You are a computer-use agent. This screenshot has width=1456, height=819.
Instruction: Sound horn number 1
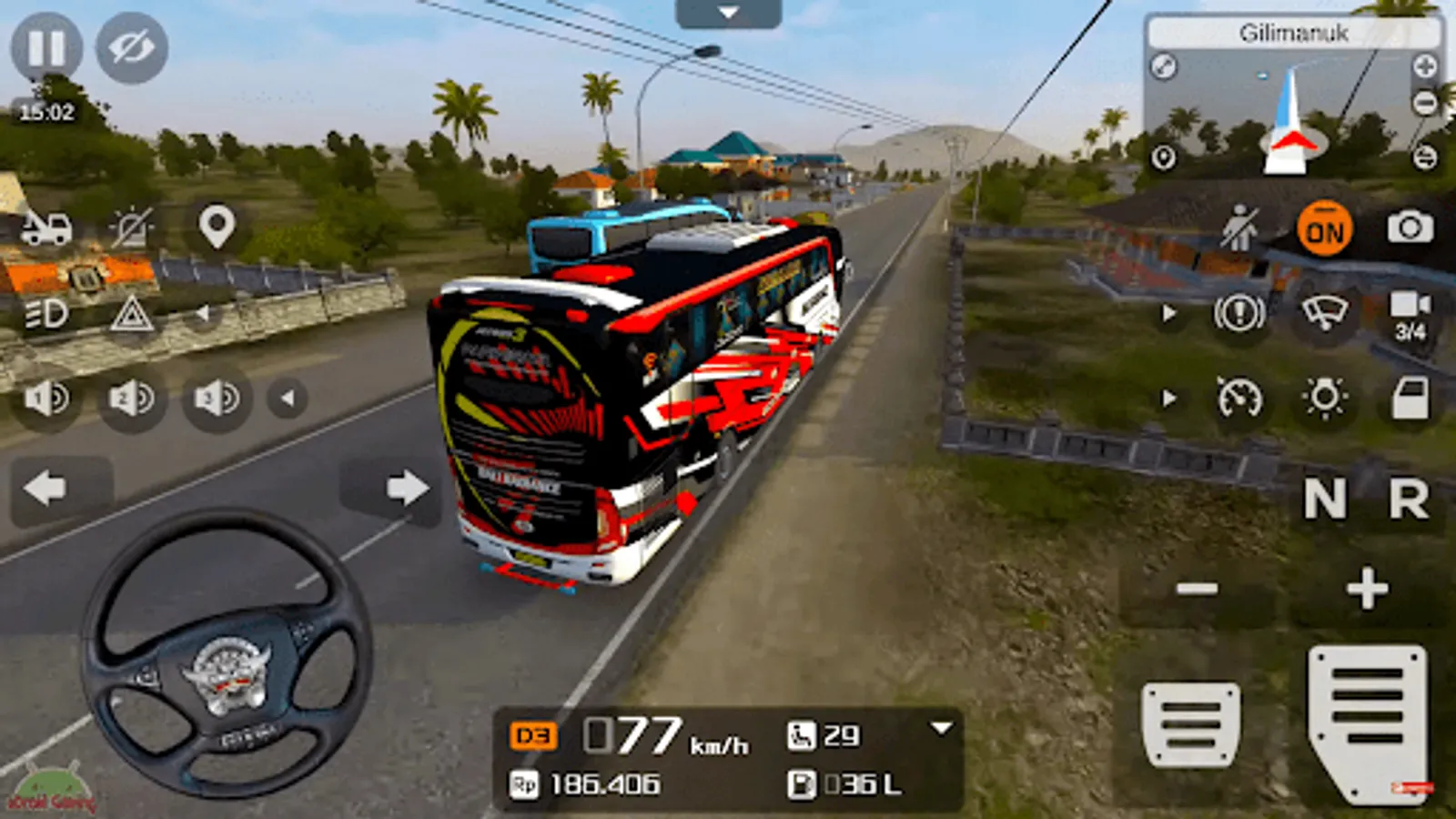[x=45, y=398]
